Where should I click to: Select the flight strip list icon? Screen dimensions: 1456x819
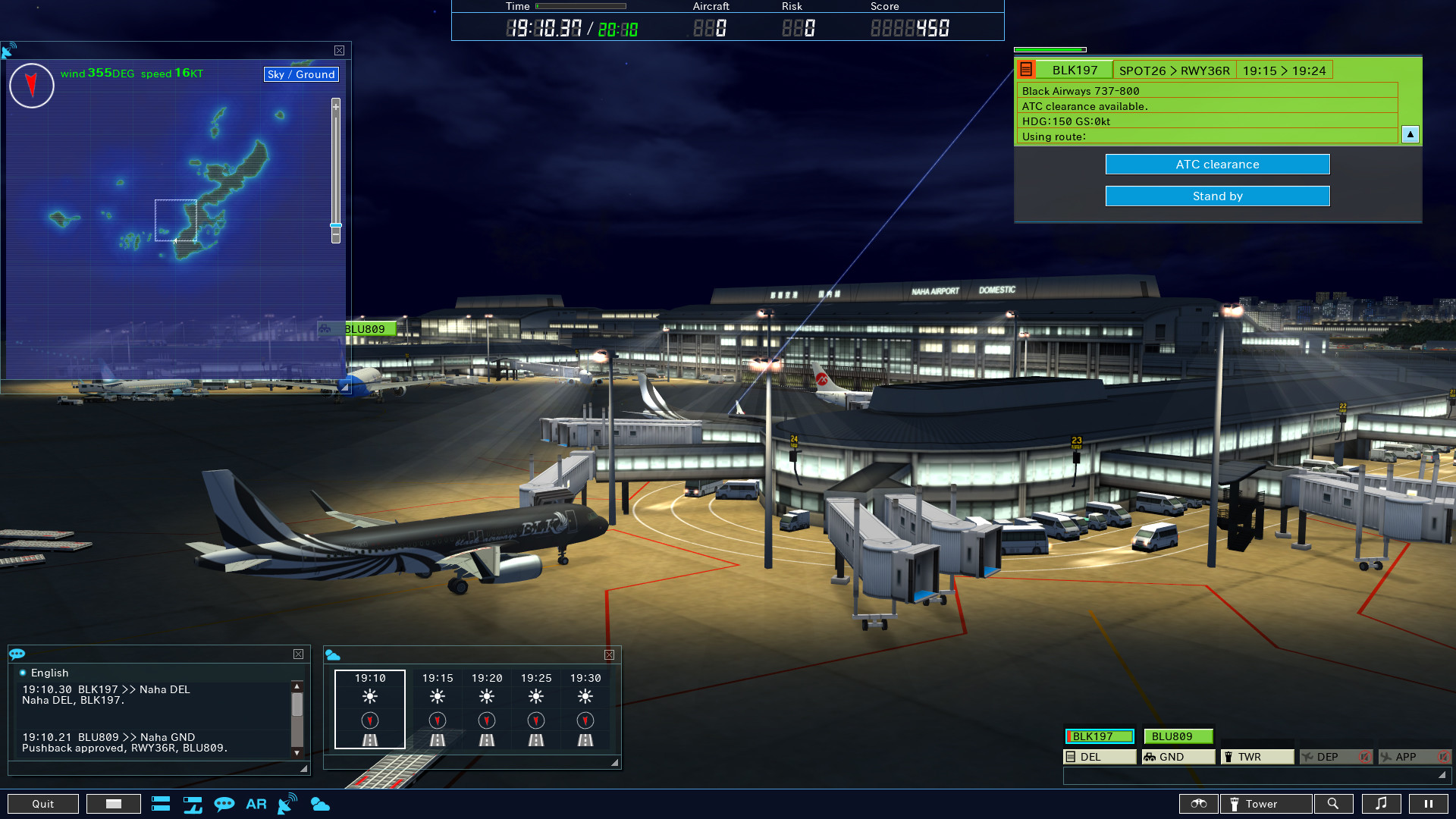pyautogui.click(x=161, y=804)
